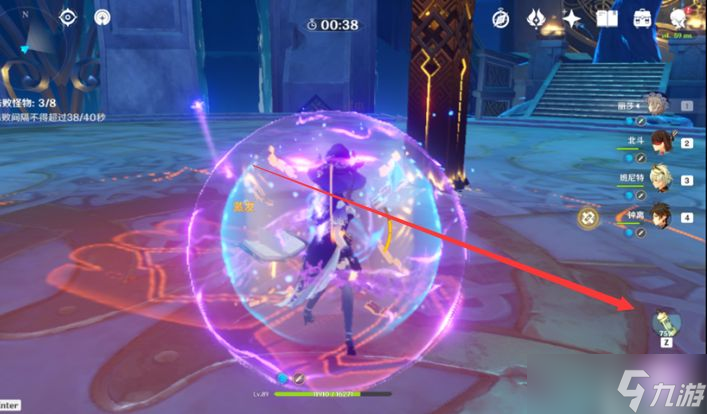Open the winged events icon
This screenshot has width=707, height=414.
pos(535,18)
